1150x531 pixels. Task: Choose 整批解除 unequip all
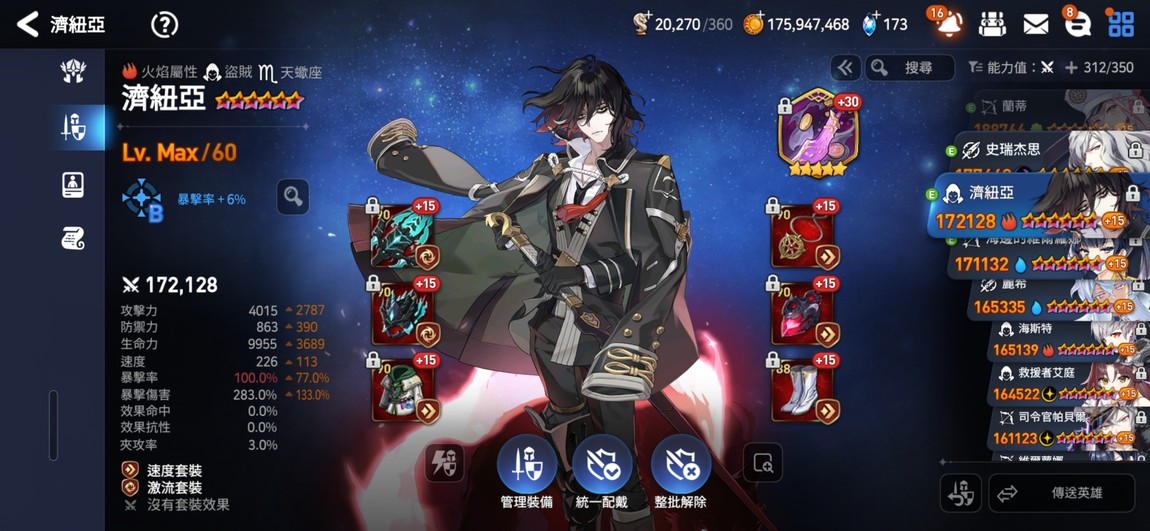(681, 472)
